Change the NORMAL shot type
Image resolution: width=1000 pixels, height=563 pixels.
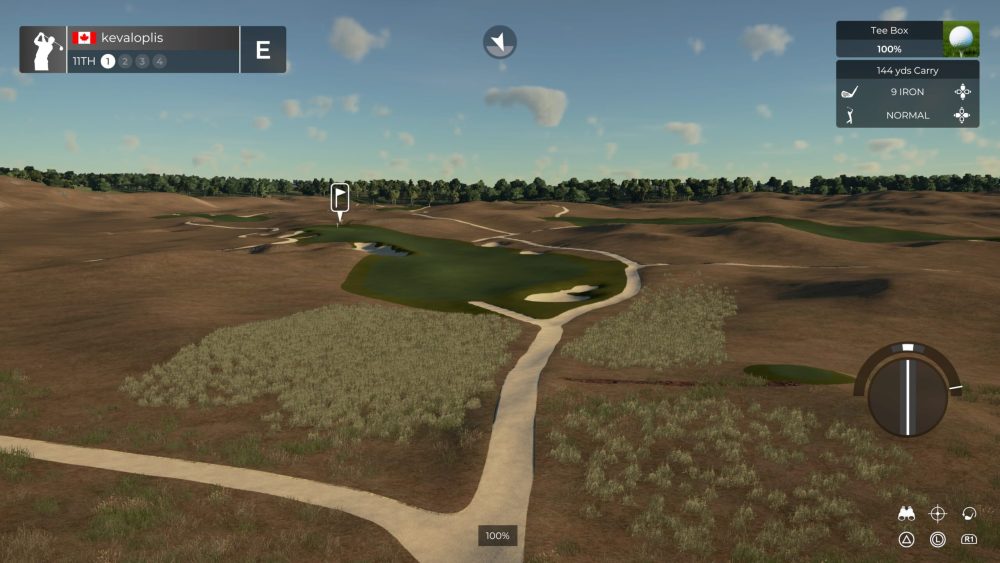pyautogui.click(x=906, y=115)
